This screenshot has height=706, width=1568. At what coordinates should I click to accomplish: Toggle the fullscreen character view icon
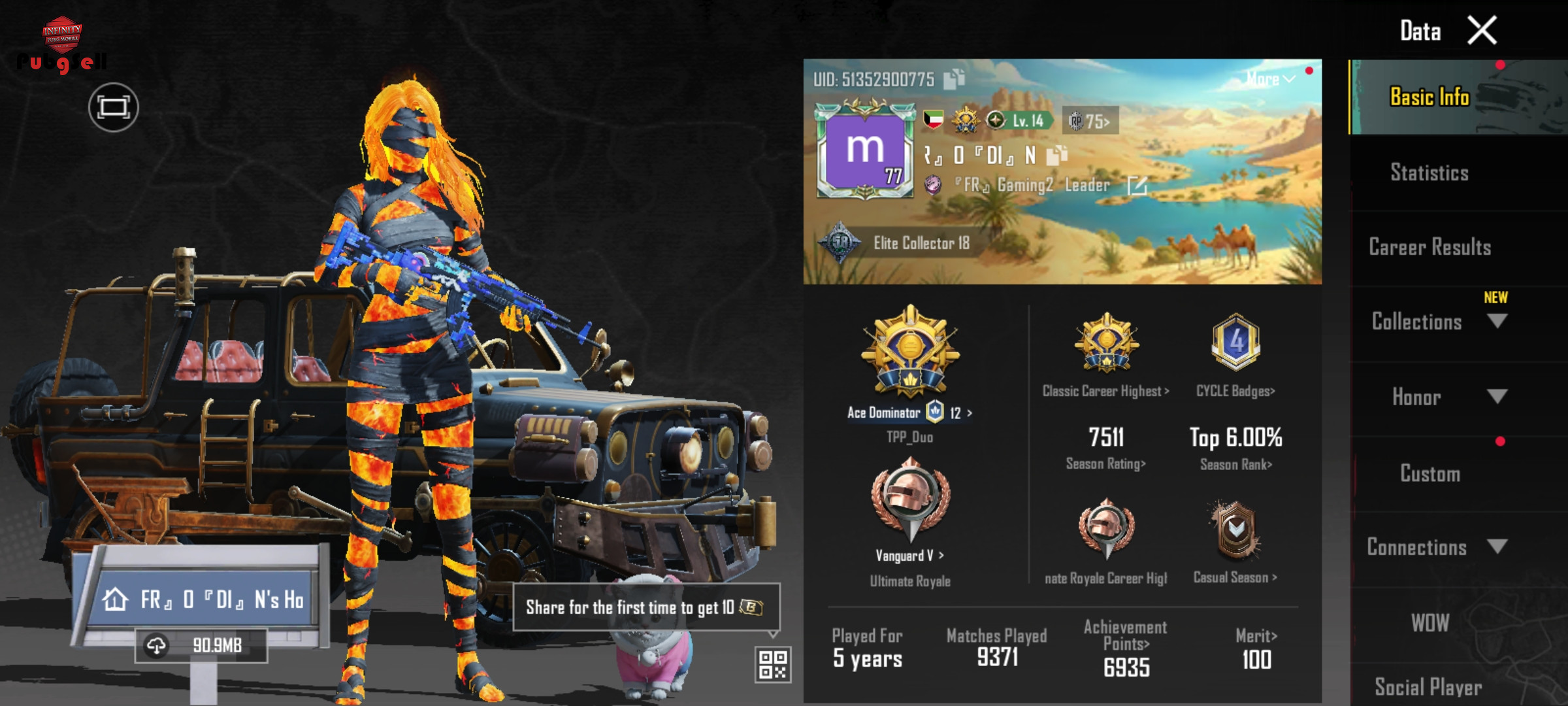pos(114,107)
